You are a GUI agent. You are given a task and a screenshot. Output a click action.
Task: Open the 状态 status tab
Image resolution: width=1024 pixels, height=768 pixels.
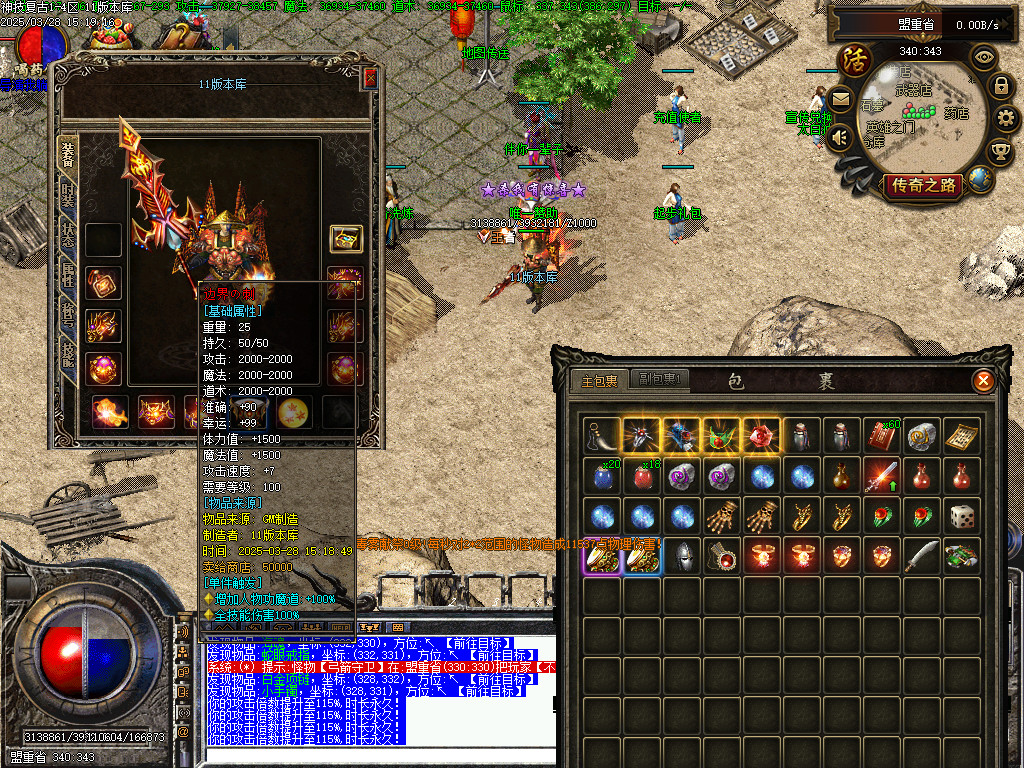pos(68,233)
